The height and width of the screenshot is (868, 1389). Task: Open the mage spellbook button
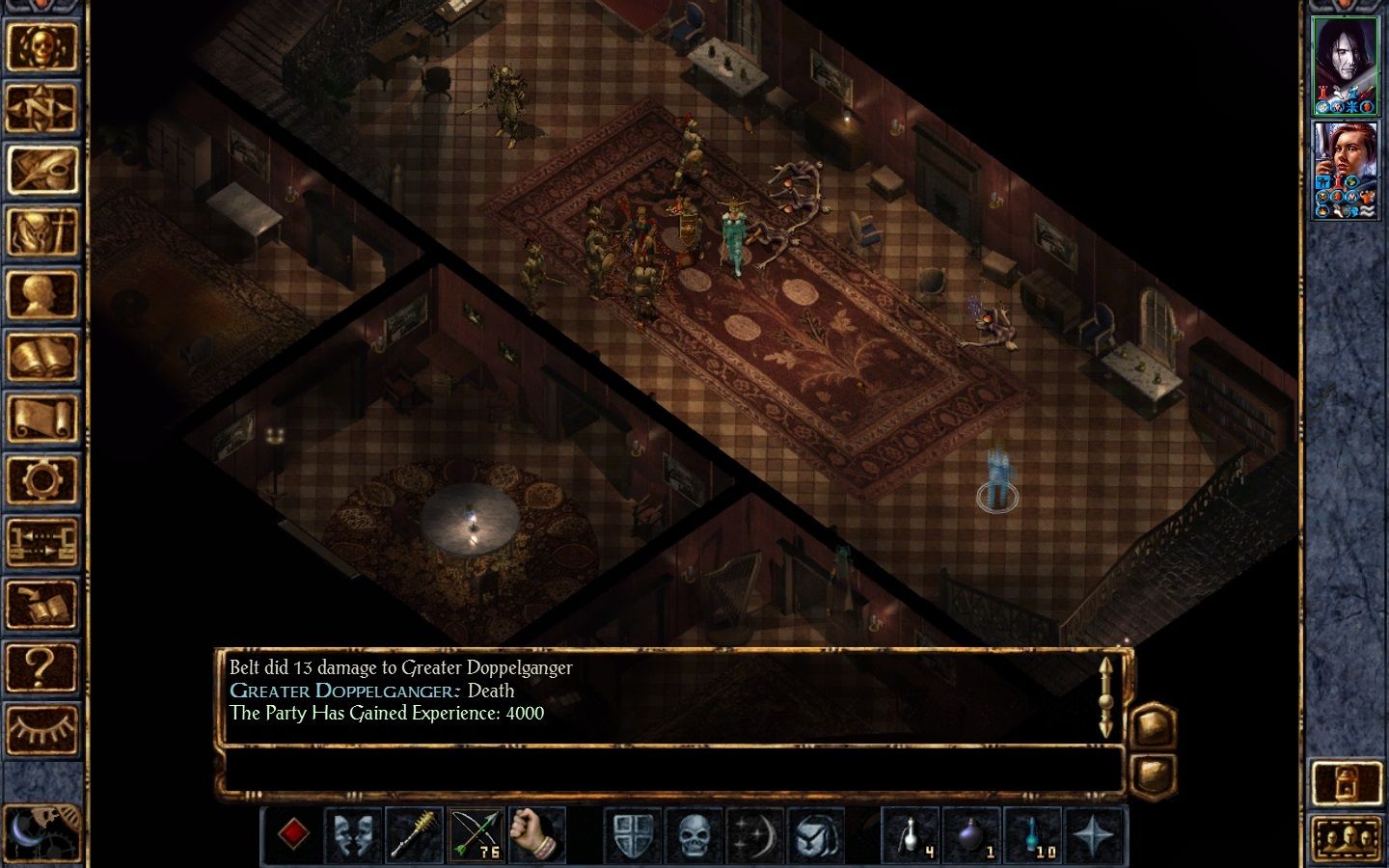tap(41, 357)
